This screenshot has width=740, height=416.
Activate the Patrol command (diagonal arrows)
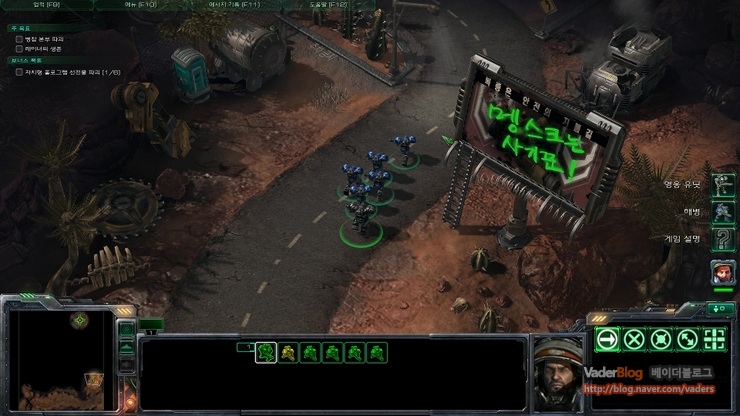687,339
